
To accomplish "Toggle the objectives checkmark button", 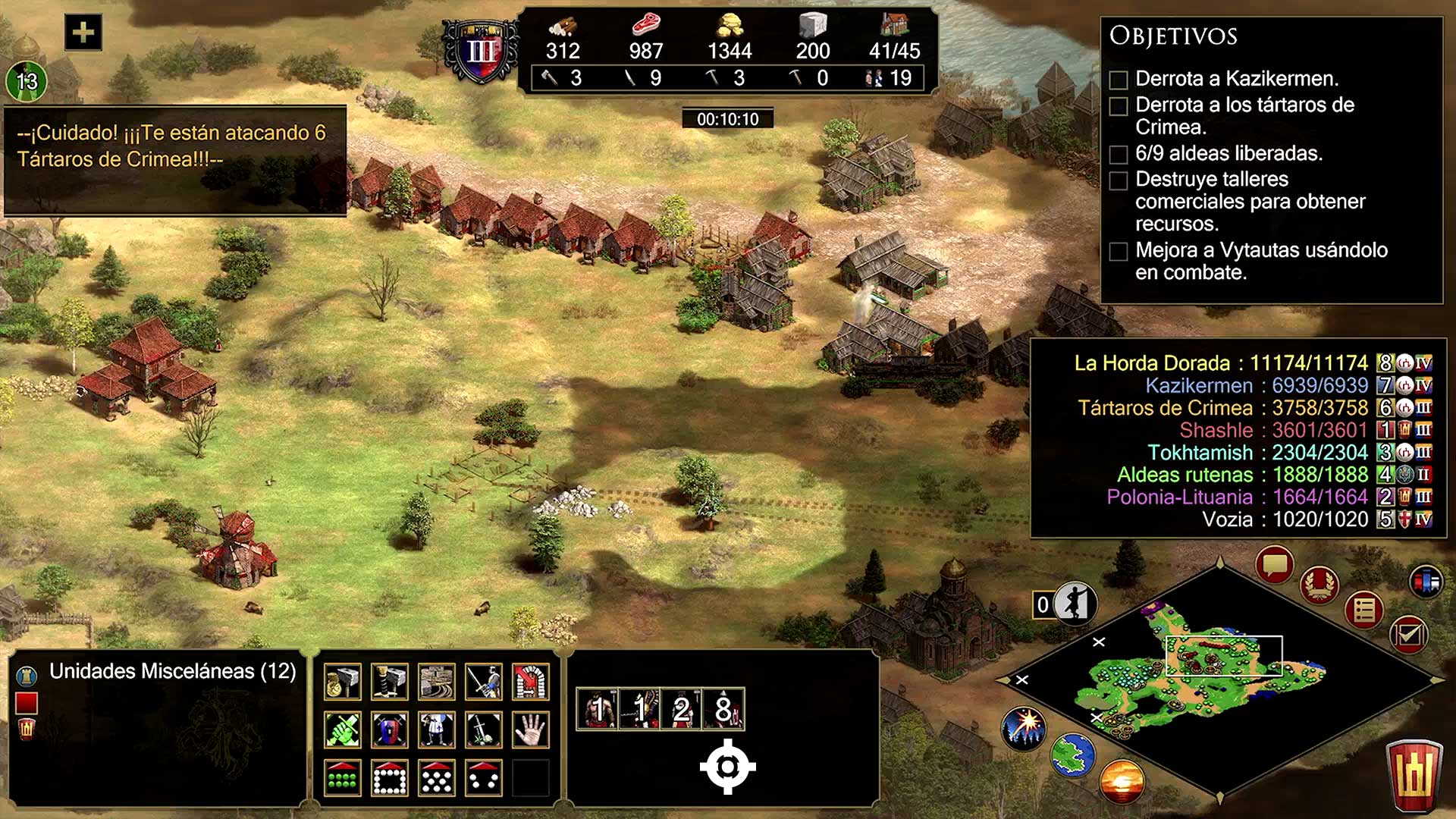I will pos(1409,634).
